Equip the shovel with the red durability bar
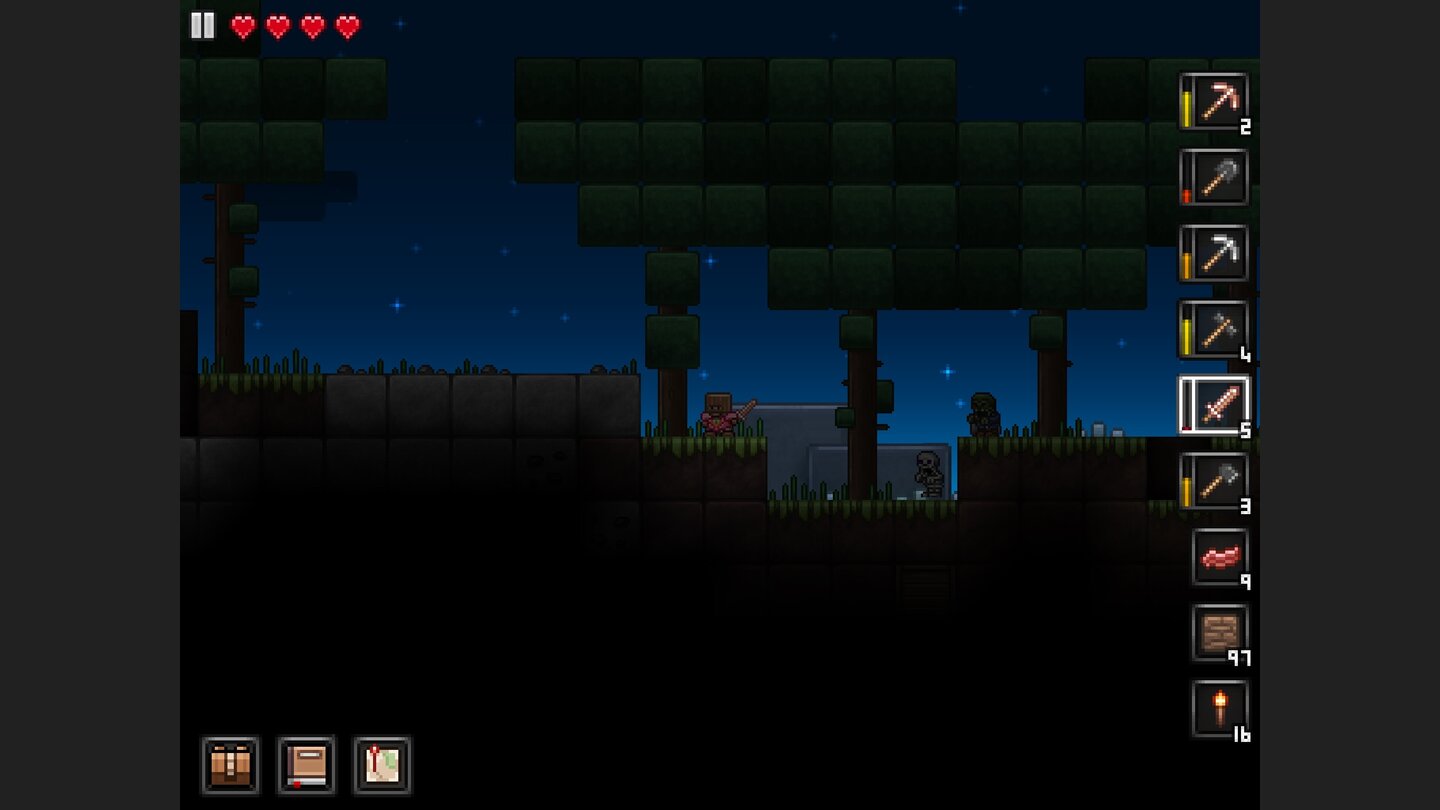The height and width of the screenshot is (810, 1440). pos(1214,177)
